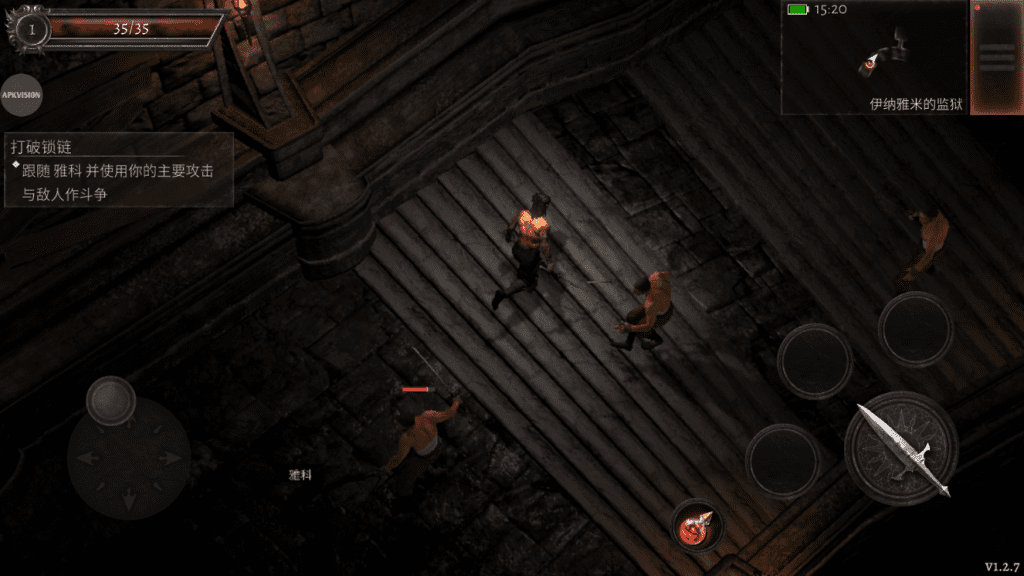
Task: Open the hamburger menu panel
Action: (x=996, y=56)
